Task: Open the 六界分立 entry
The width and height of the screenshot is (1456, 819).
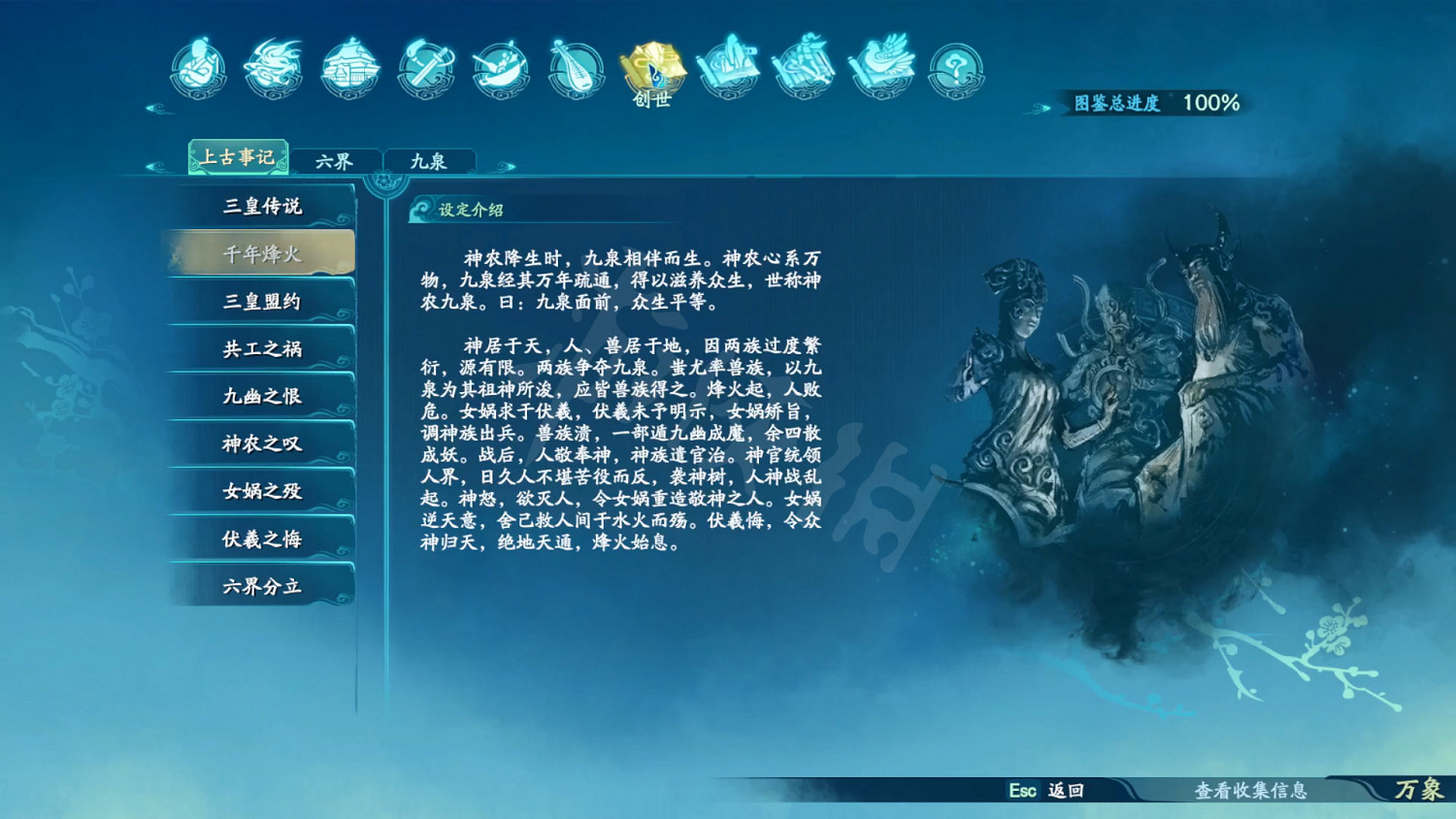Action: point(260,586)
